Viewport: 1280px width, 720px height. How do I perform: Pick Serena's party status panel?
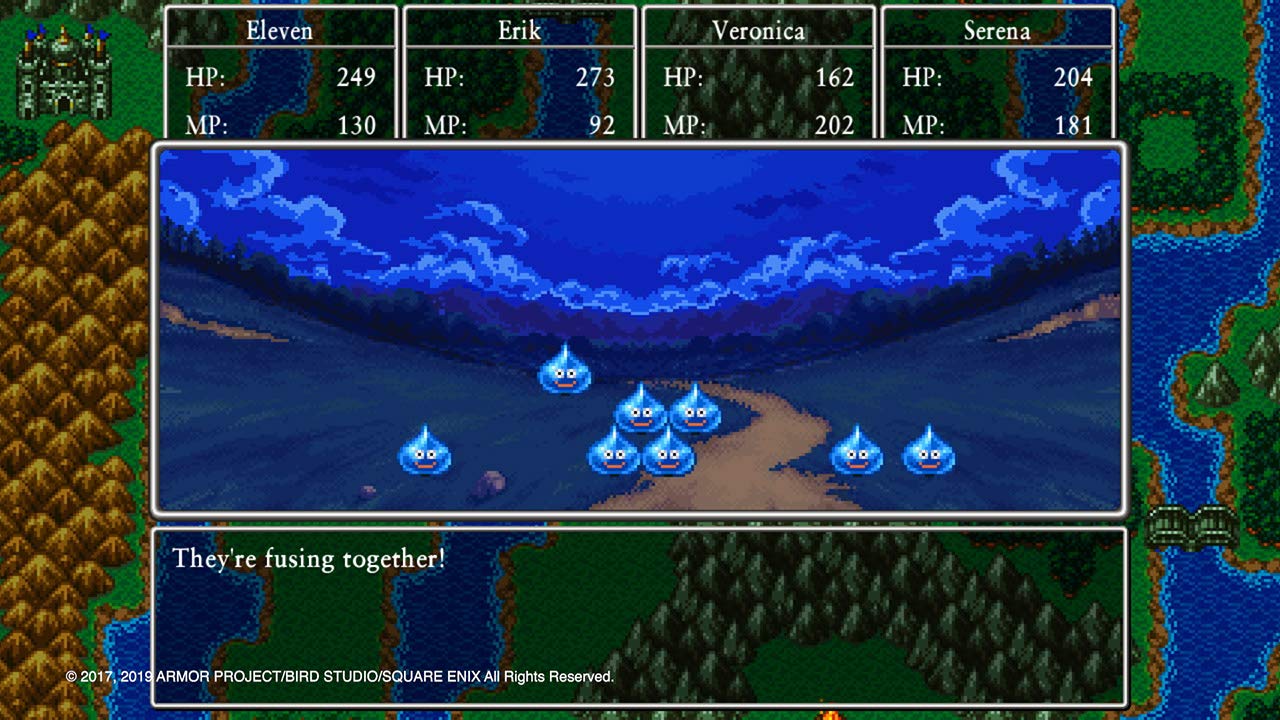(997, 74)
